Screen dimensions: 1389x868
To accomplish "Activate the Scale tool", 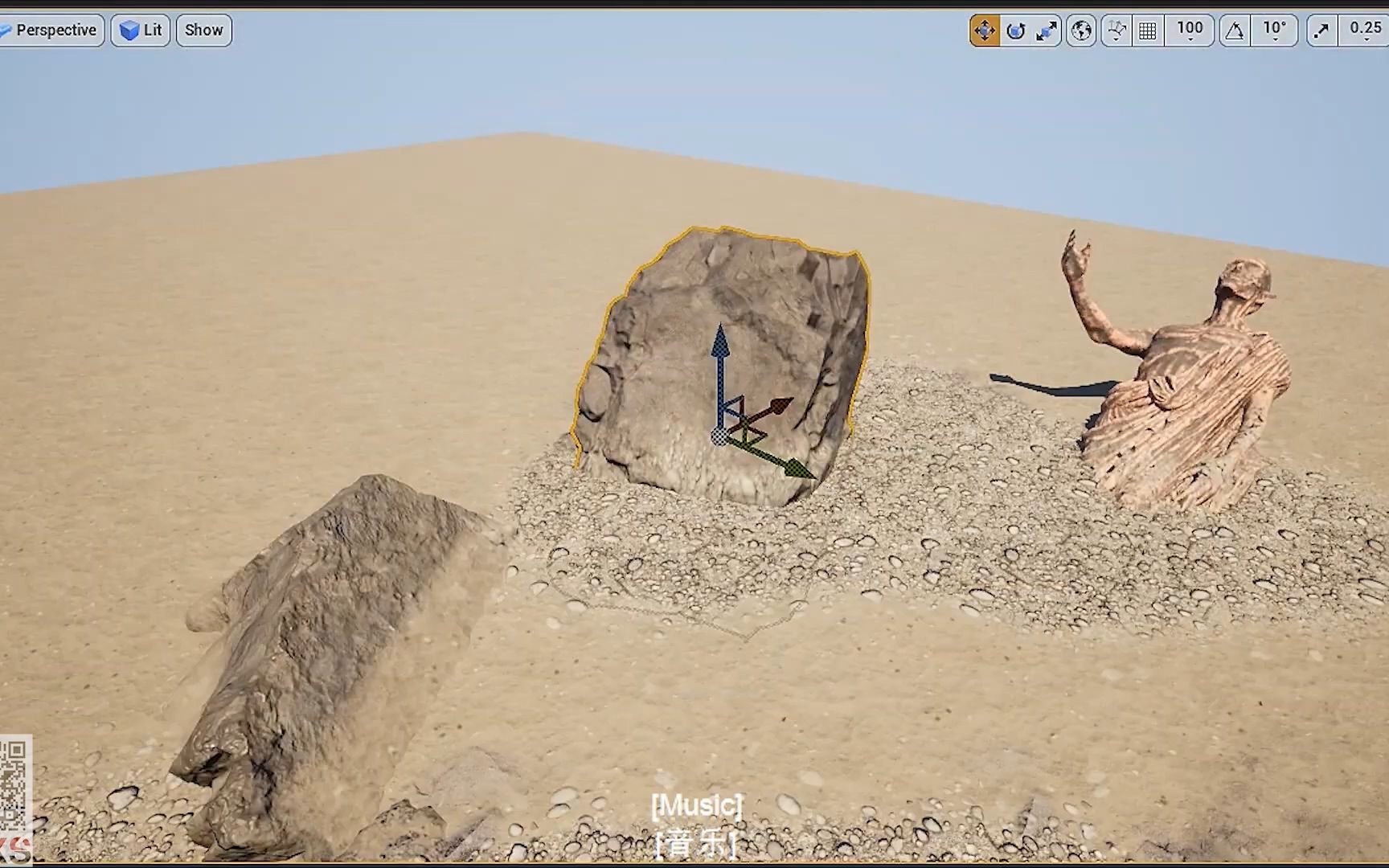I will coord(1047,30).
